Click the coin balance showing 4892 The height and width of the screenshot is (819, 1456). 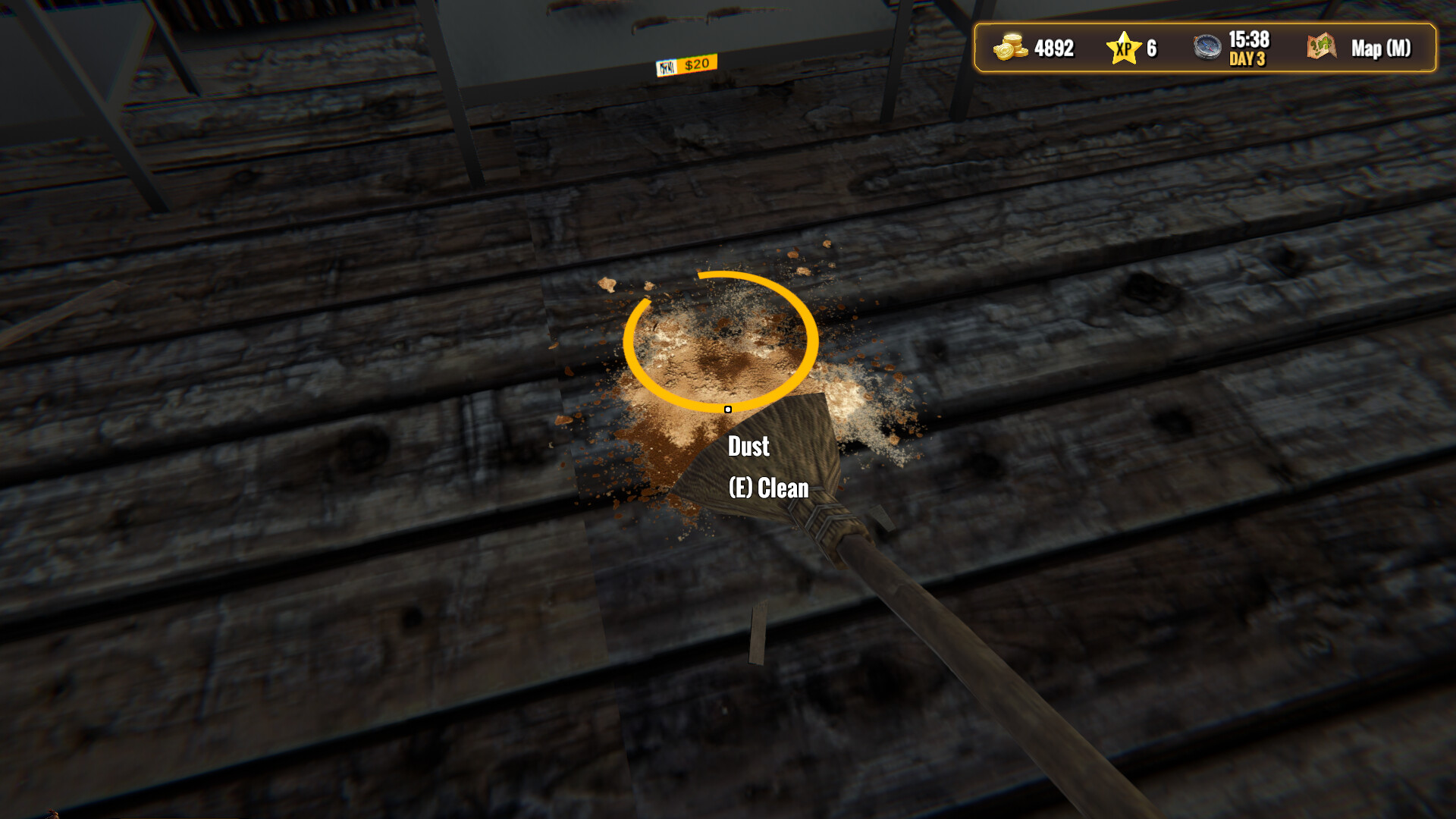1053,49
